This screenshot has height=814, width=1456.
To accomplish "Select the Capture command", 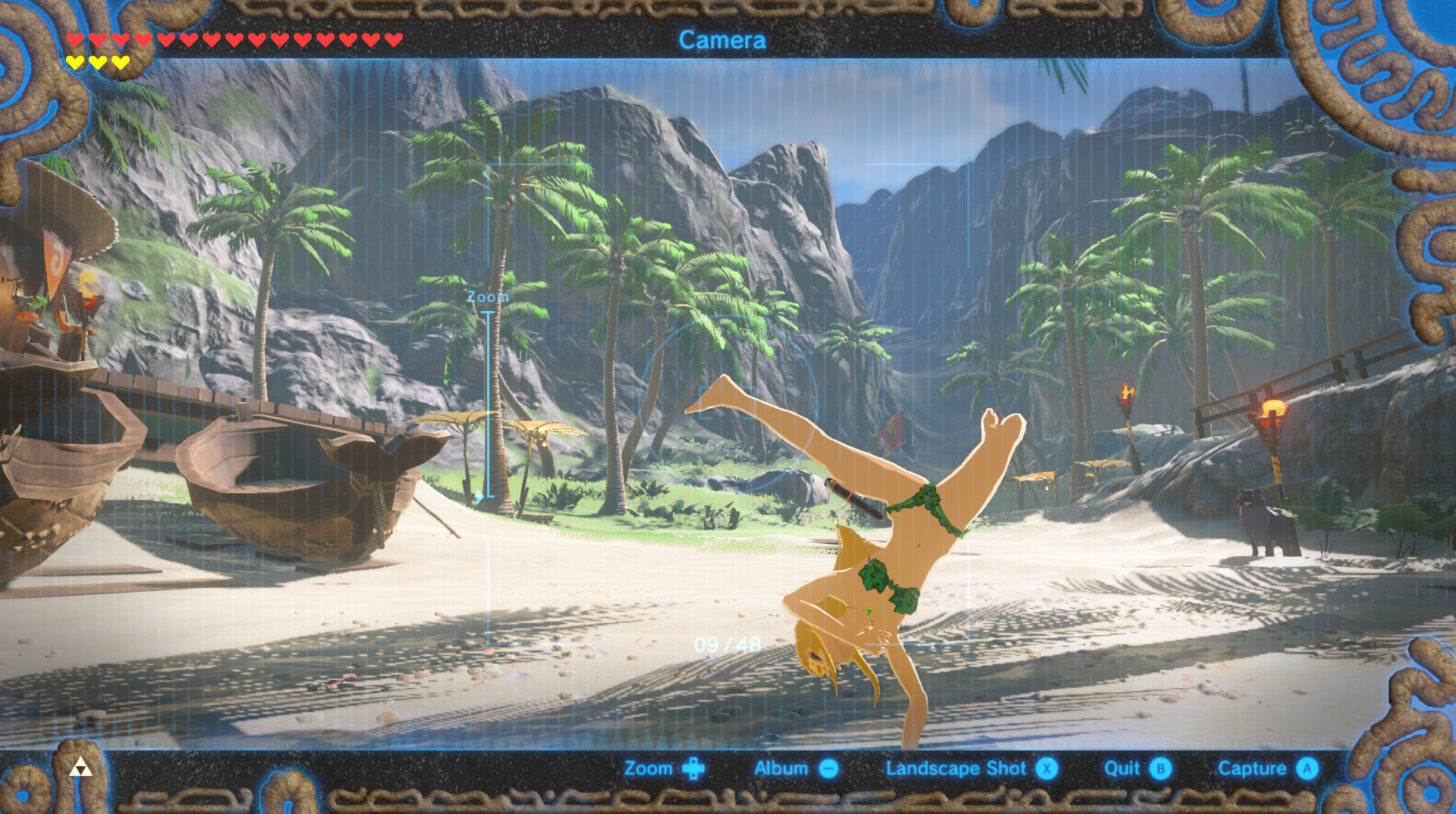I will pyautogui.click(x=1253, y=768).
